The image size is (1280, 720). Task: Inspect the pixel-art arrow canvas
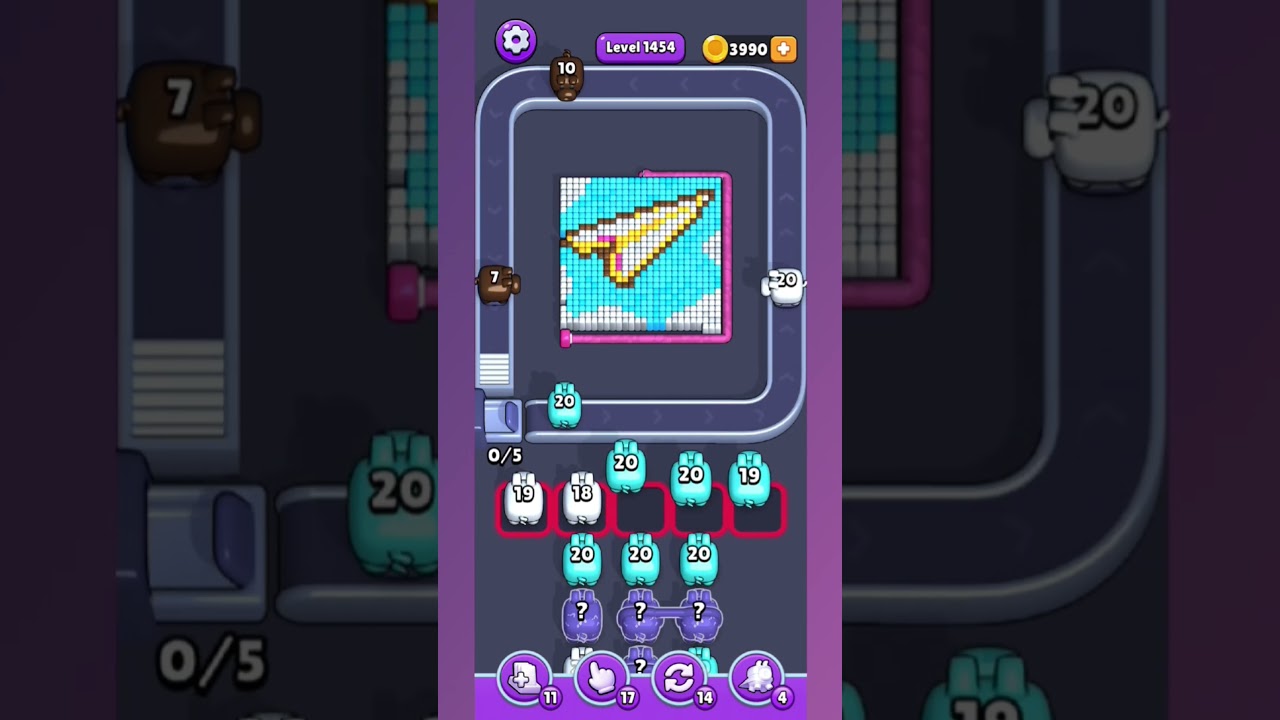(x=643, y=257)
